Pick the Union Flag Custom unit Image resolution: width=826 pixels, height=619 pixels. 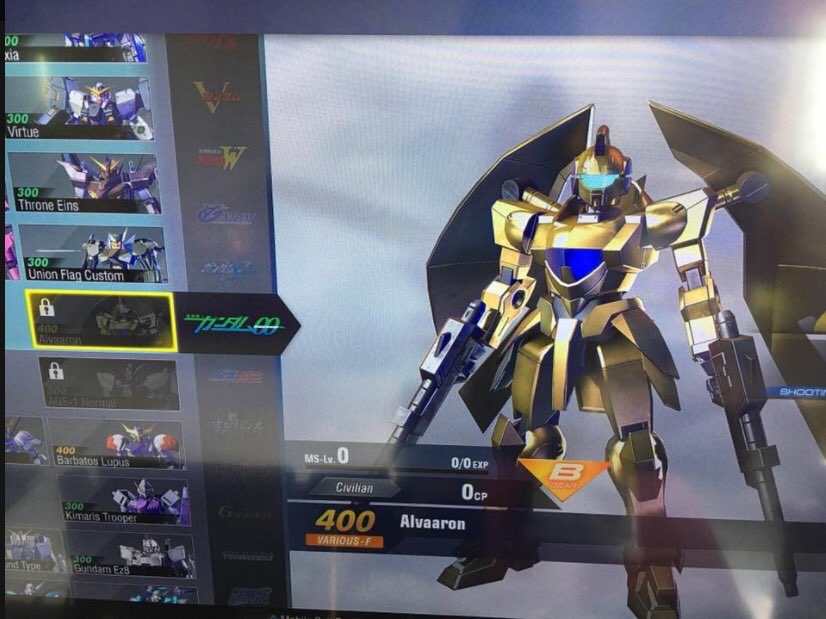point(92,253)
